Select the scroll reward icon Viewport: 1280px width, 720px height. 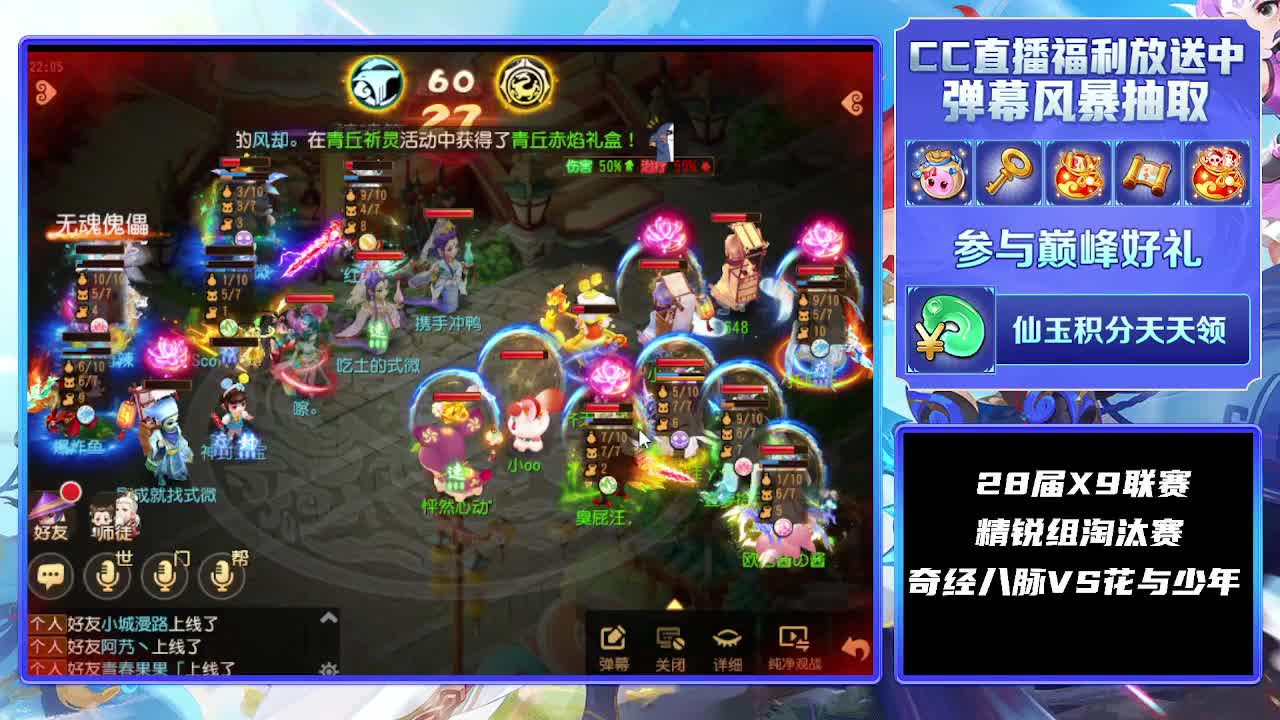coord(1148,173)
